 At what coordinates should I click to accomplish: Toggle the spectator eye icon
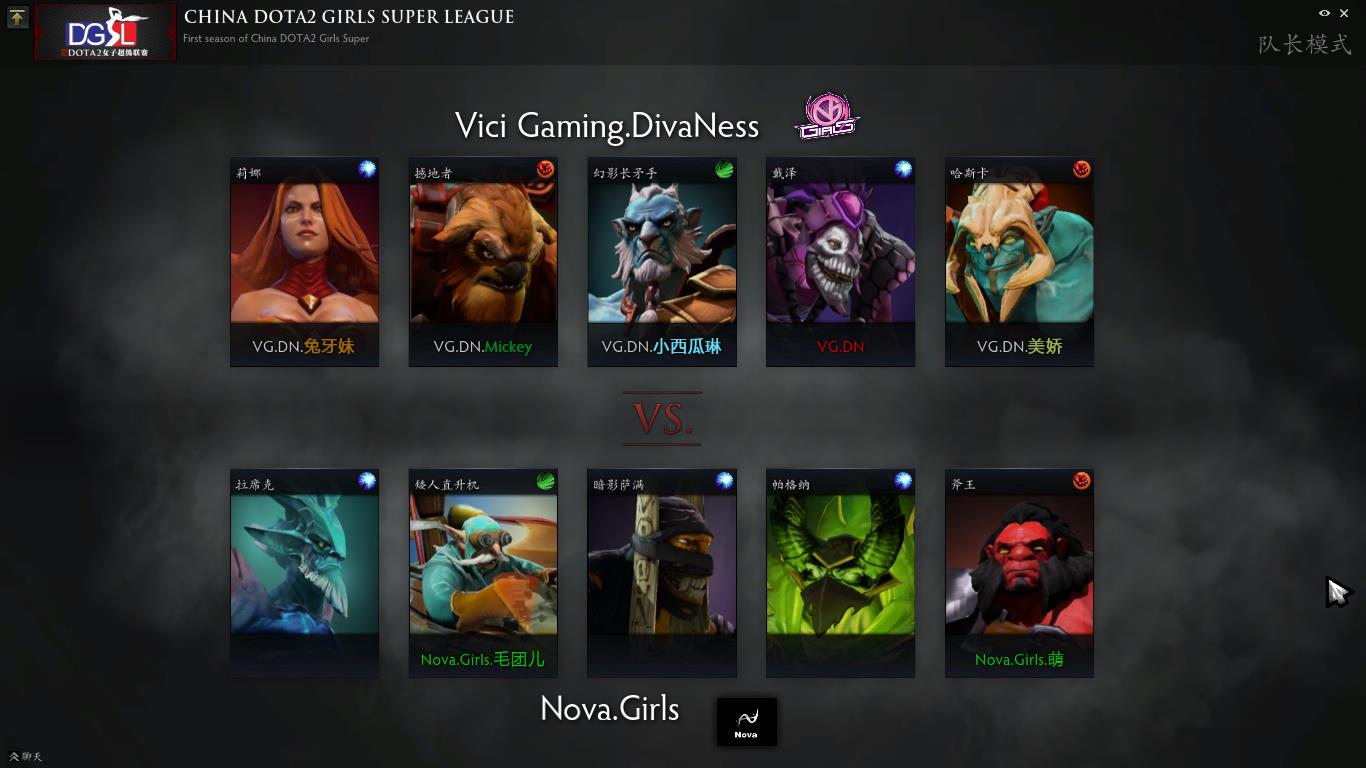point(1324,13)
